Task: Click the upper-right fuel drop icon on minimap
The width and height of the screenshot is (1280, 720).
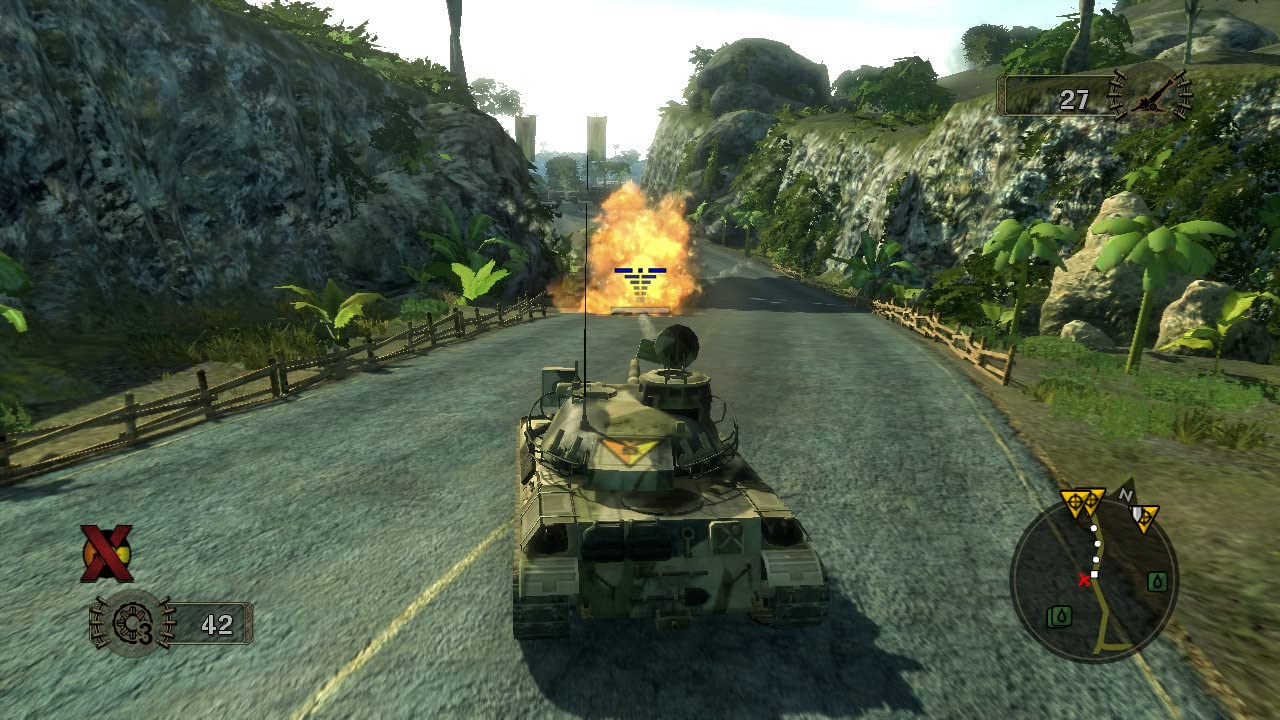Action: pyautogui.click(x=1157, y=582)
